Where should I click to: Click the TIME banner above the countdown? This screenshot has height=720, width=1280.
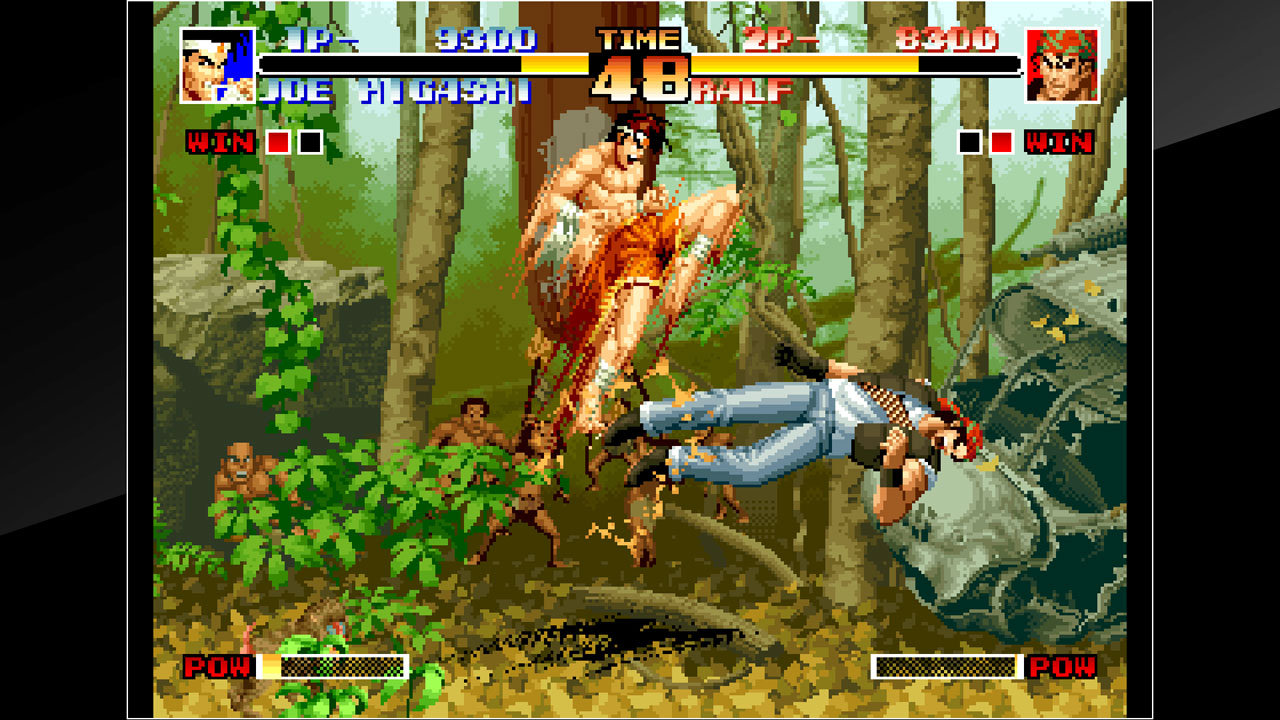coord(639,41)
